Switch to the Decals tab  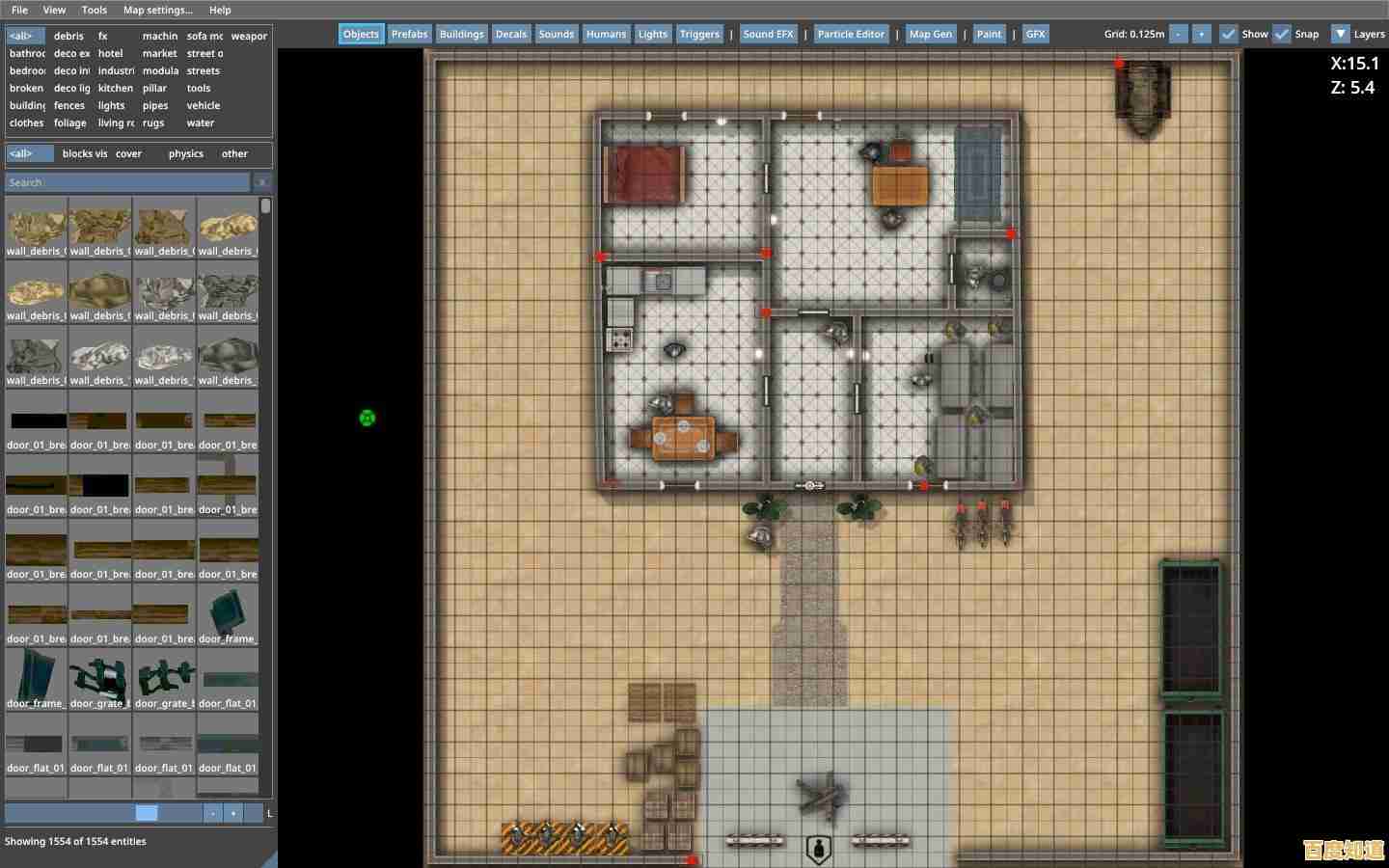(x=511, y=34)
